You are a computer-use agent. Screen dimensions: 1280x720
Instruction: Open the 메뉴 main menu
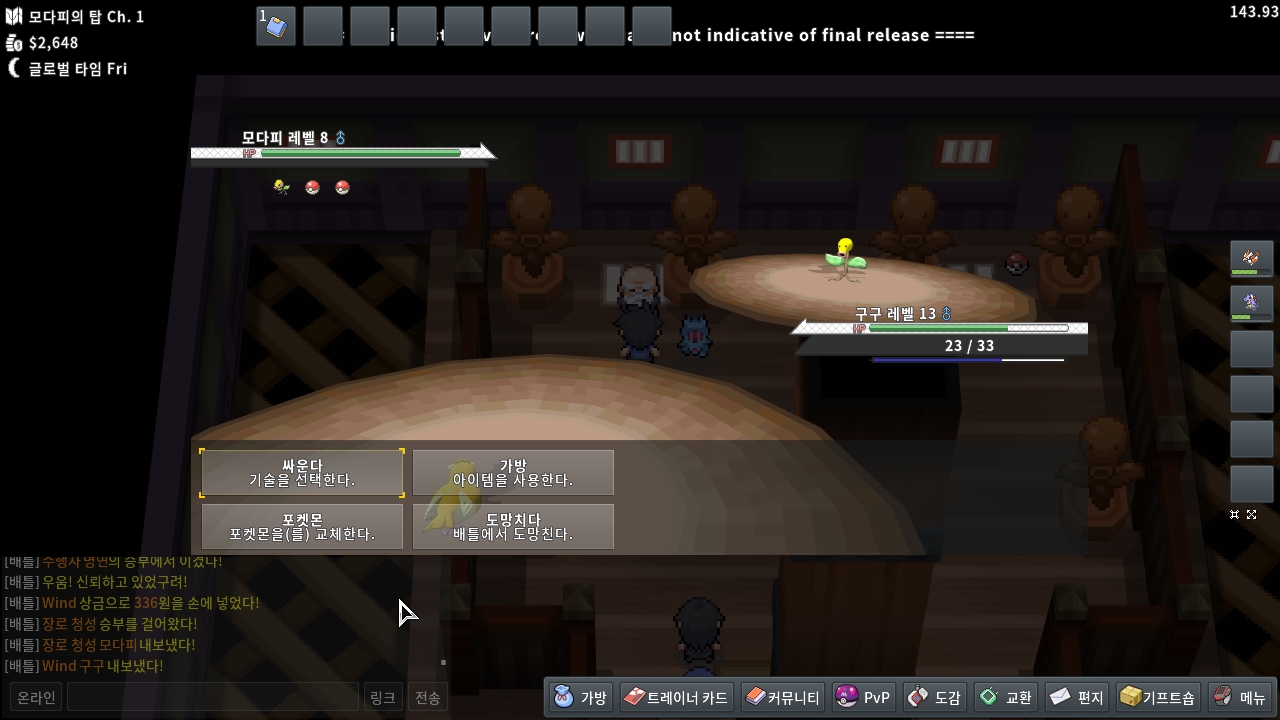pyautogui.click(x=1240, y=697)
